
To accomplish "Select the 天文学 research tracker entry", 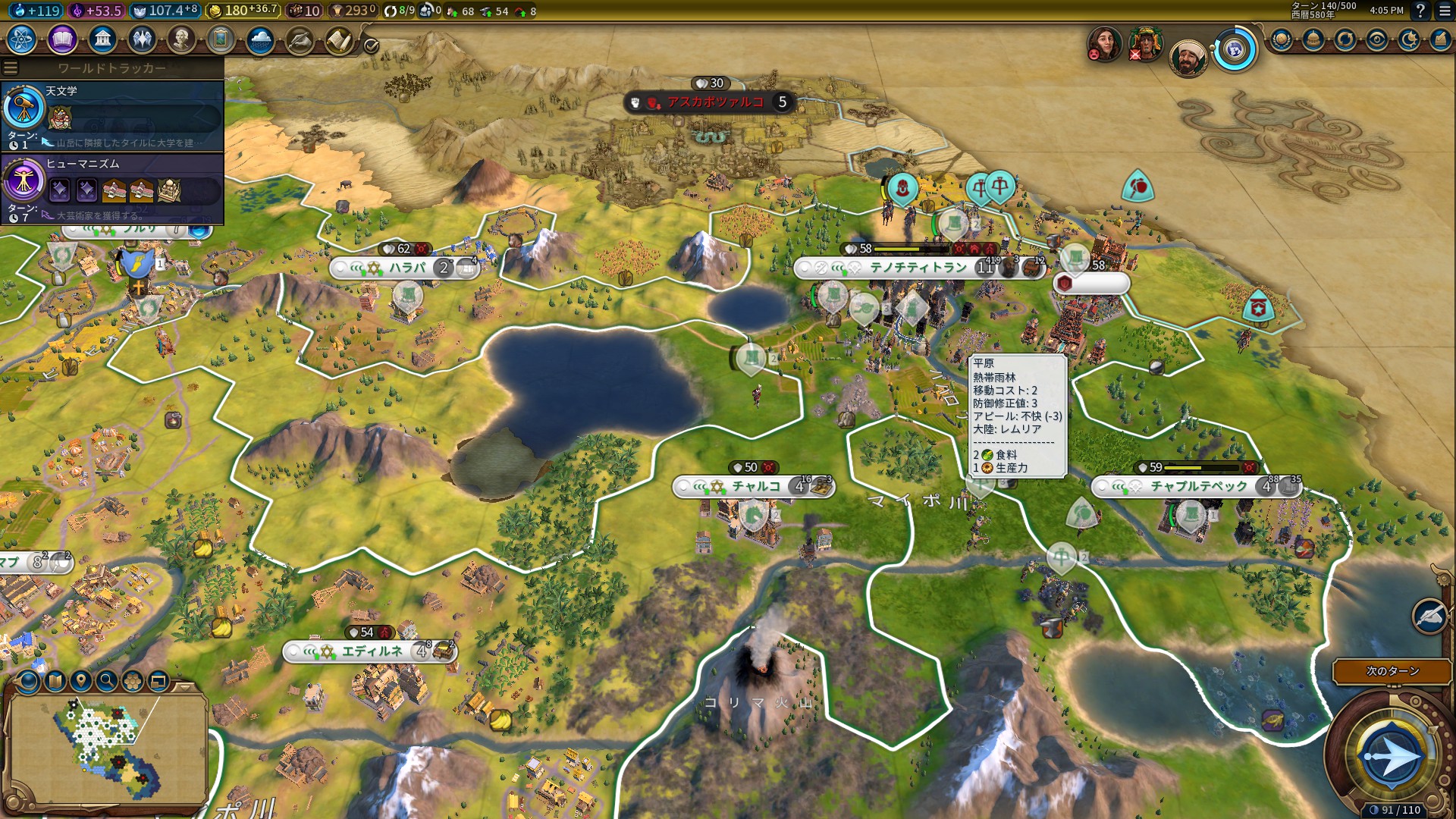I will (x=114, y=115).
